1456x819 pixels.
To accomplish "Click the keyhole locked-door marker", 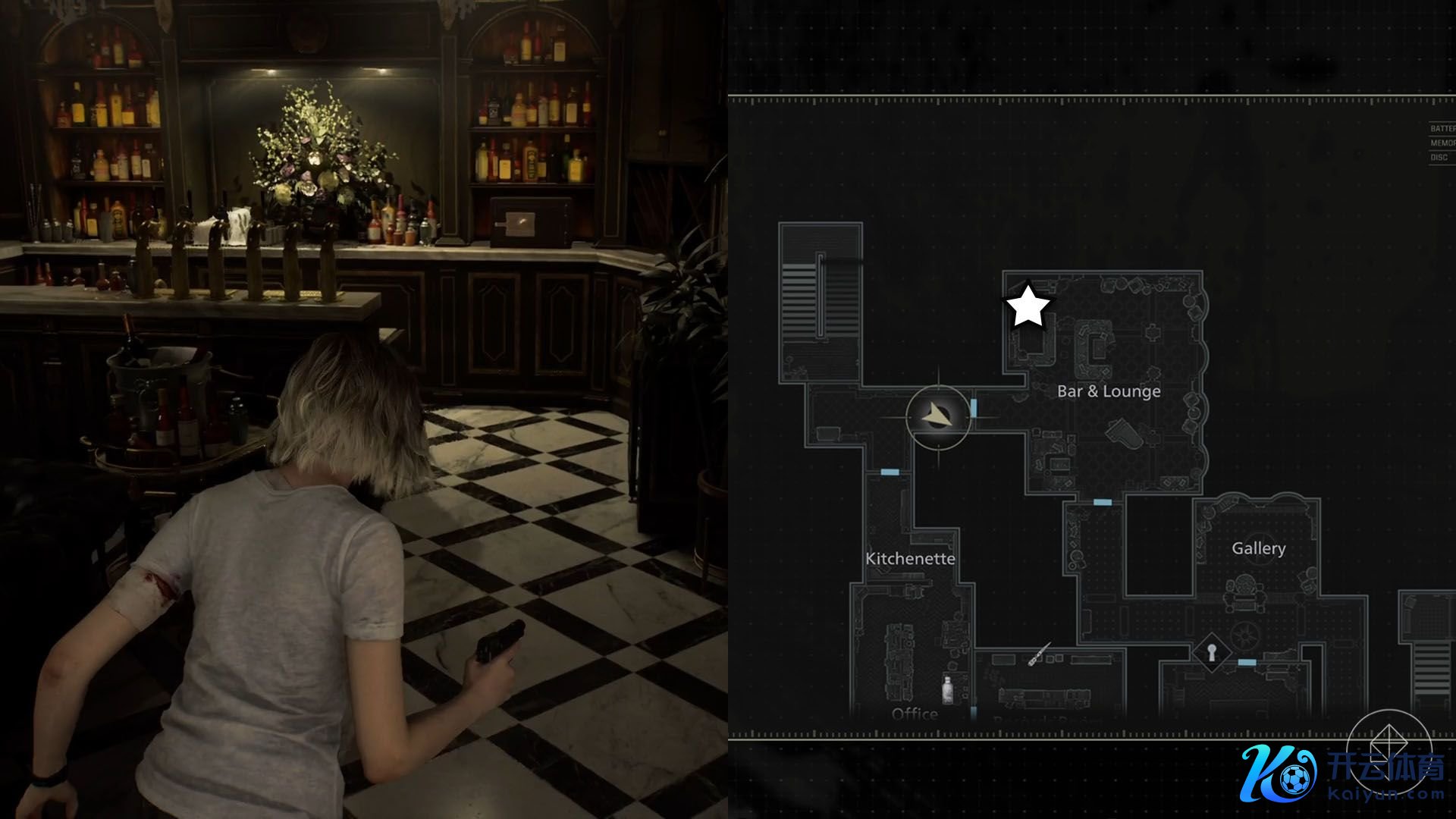I will tap(1211, 651).
